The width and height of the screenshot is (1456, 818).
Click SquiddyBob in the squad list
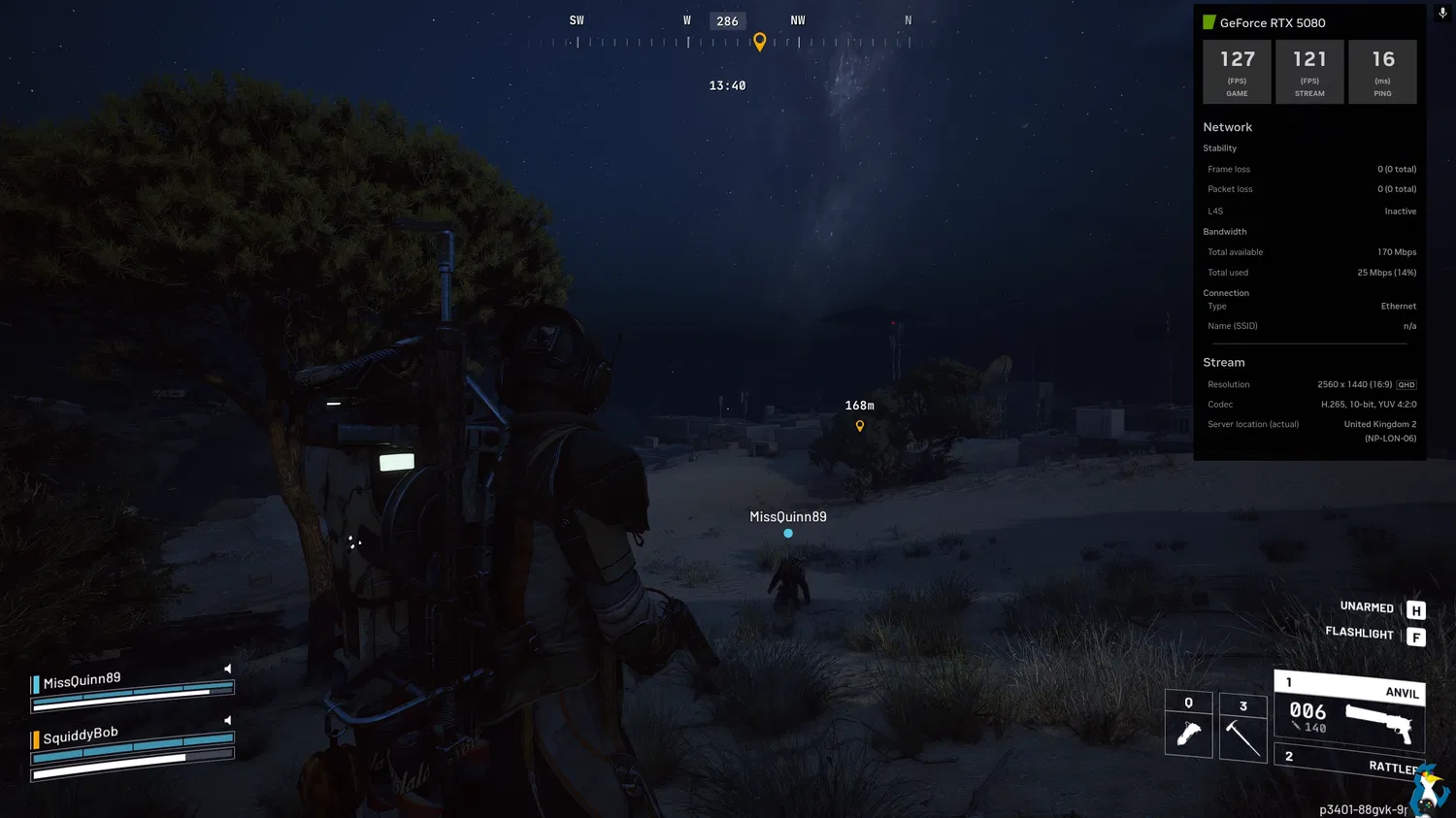[81, 736]
